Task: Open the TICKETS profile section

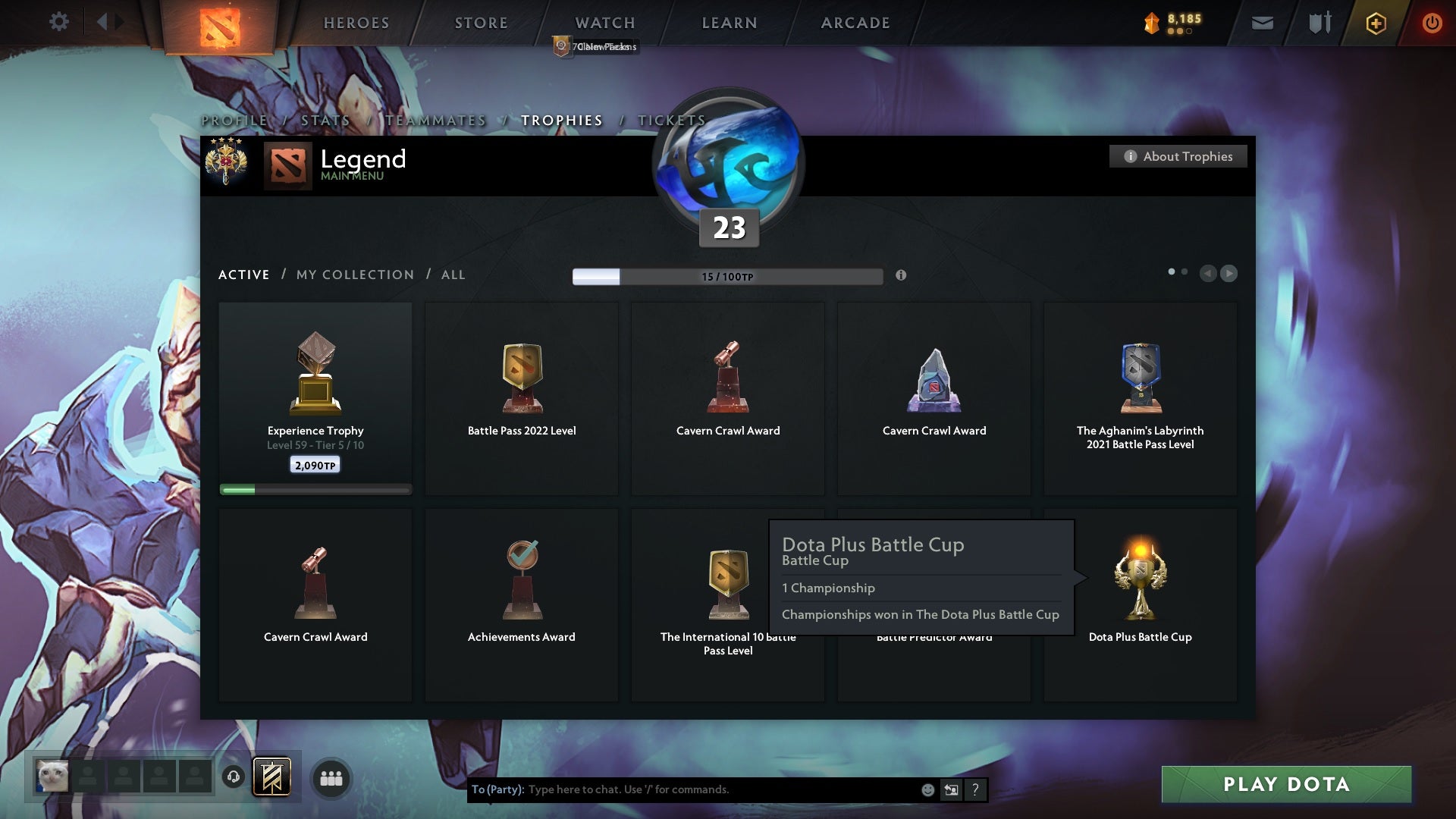Action: [672, 120]
